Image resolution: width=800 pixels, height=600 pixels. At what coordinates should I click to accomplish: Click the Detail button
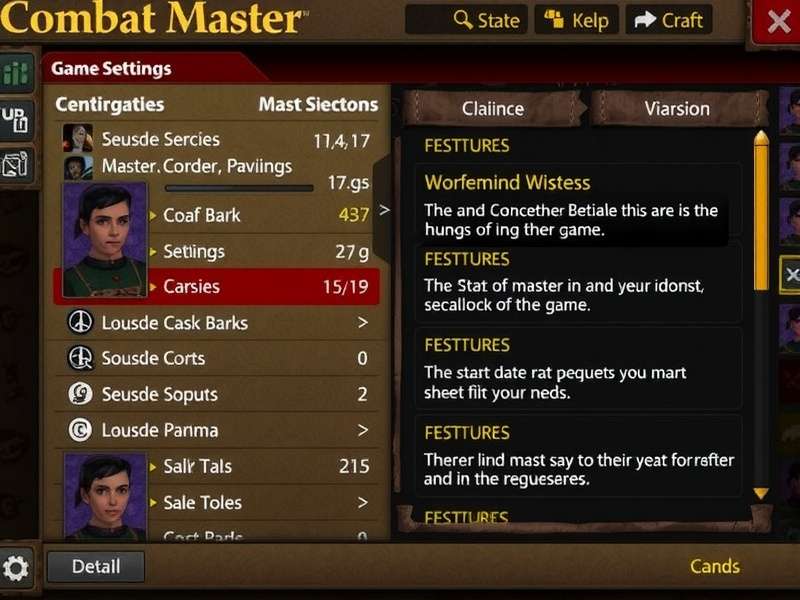[96, 566]
